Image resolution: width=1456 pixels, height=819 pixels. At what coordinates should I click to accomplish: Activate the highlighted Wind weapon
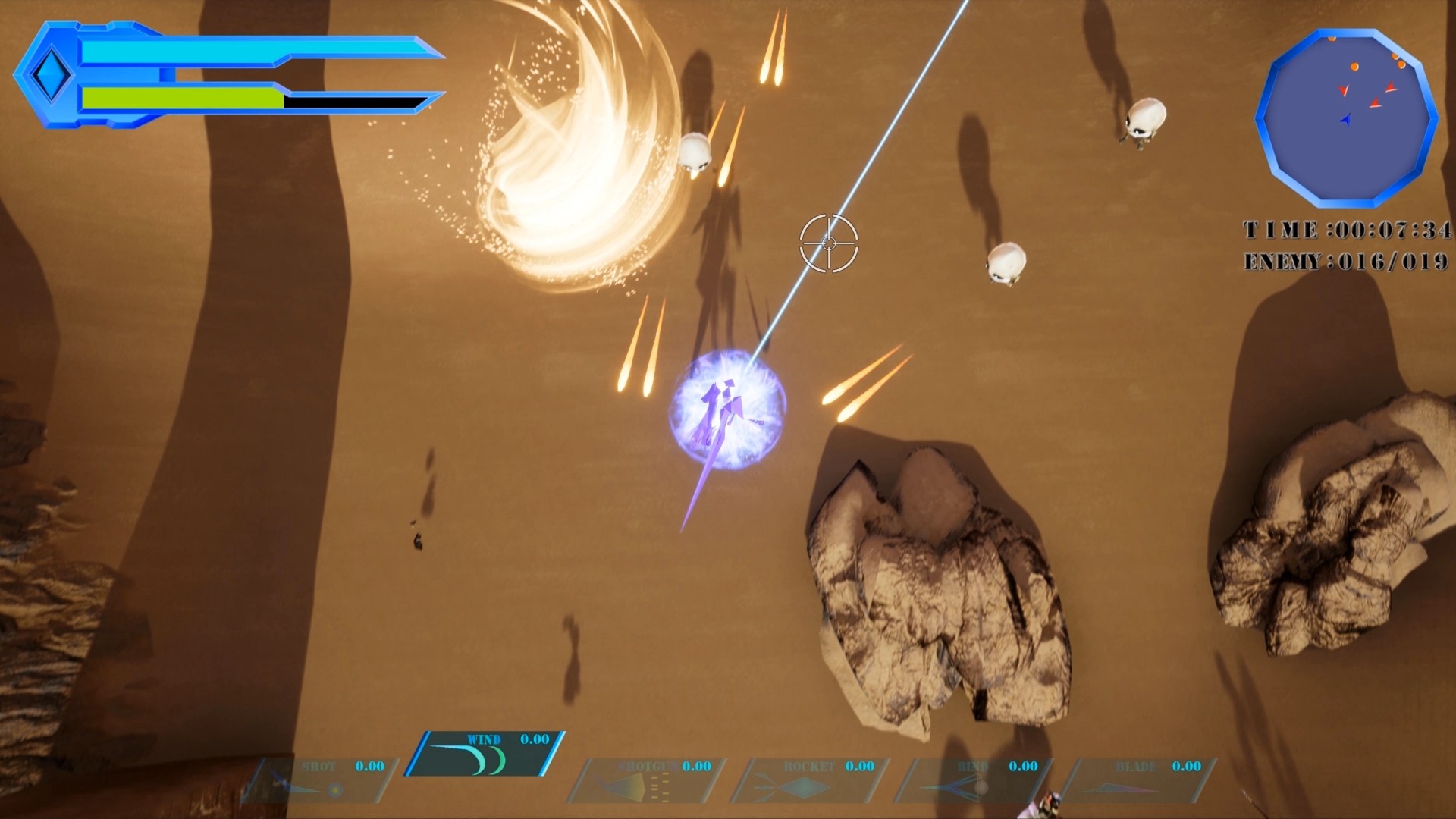coord(485,753)
